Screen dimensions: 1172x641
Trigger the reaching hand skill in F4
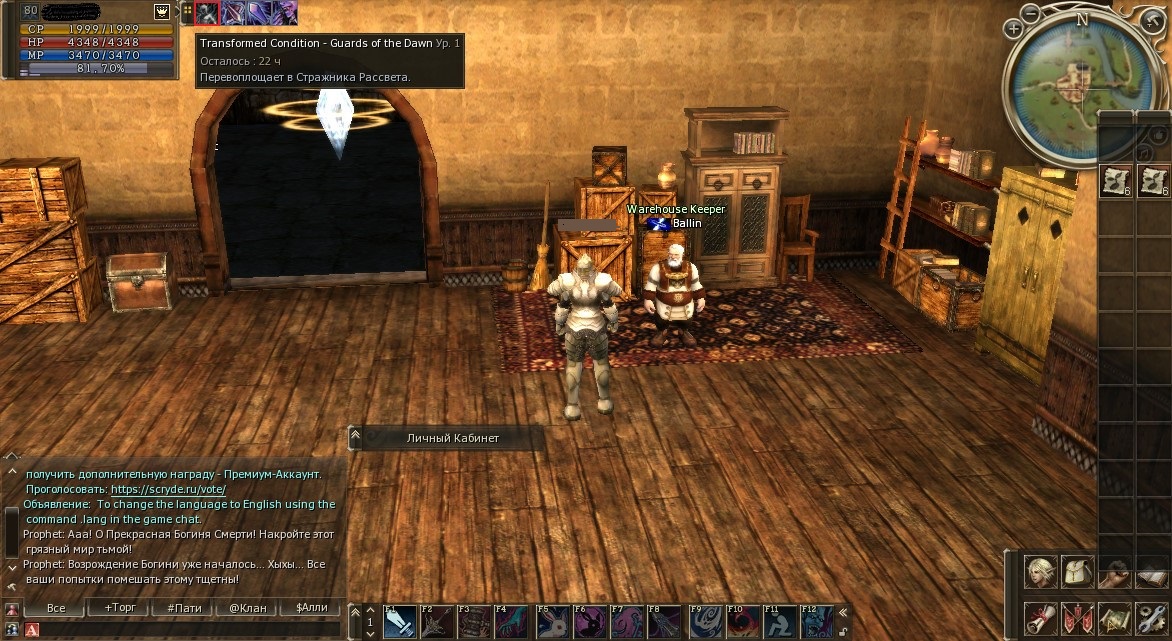point(513,622)
